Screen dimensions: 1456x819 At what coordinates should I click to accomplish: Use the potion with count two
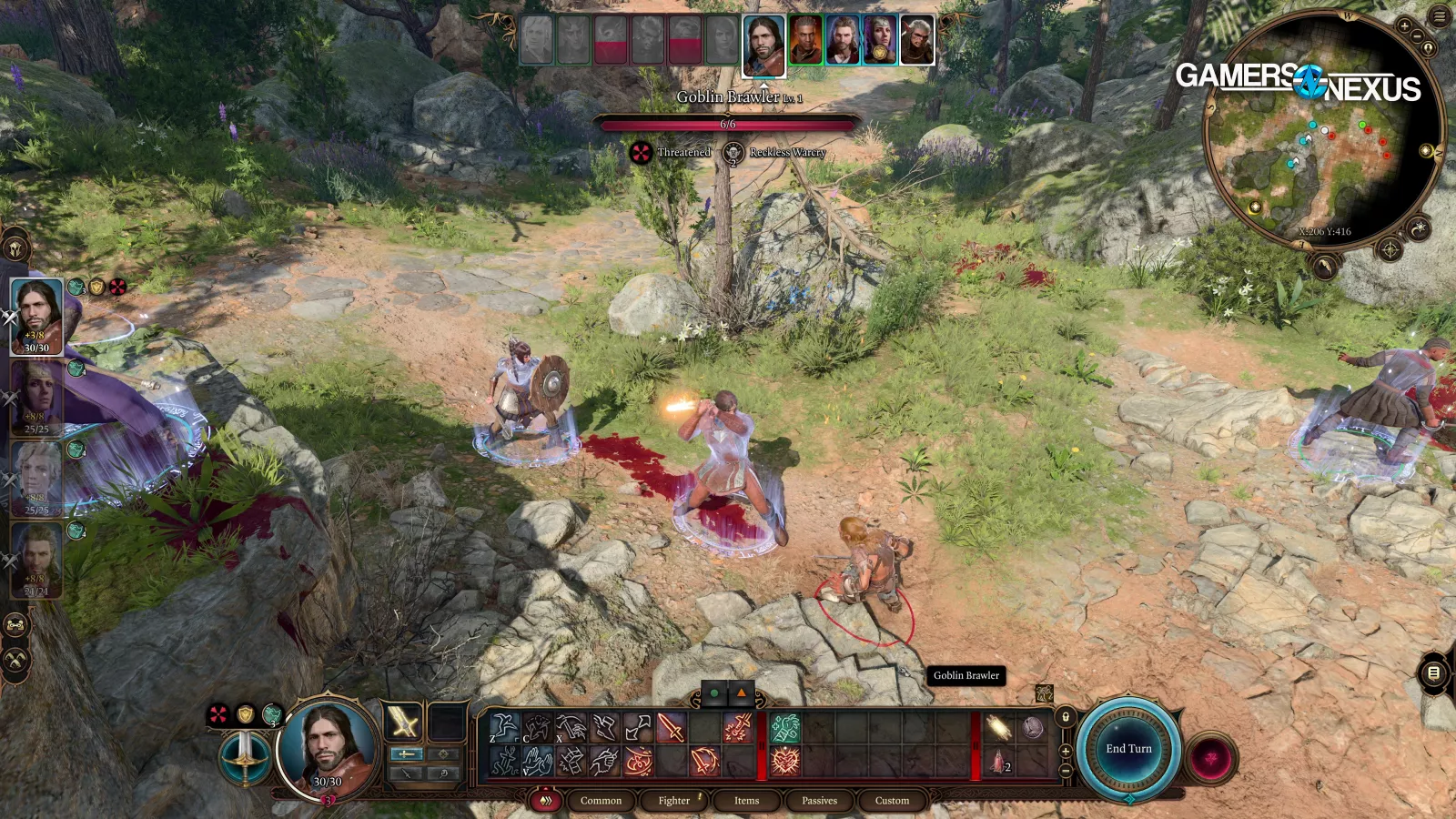click(x=999, y=762)
